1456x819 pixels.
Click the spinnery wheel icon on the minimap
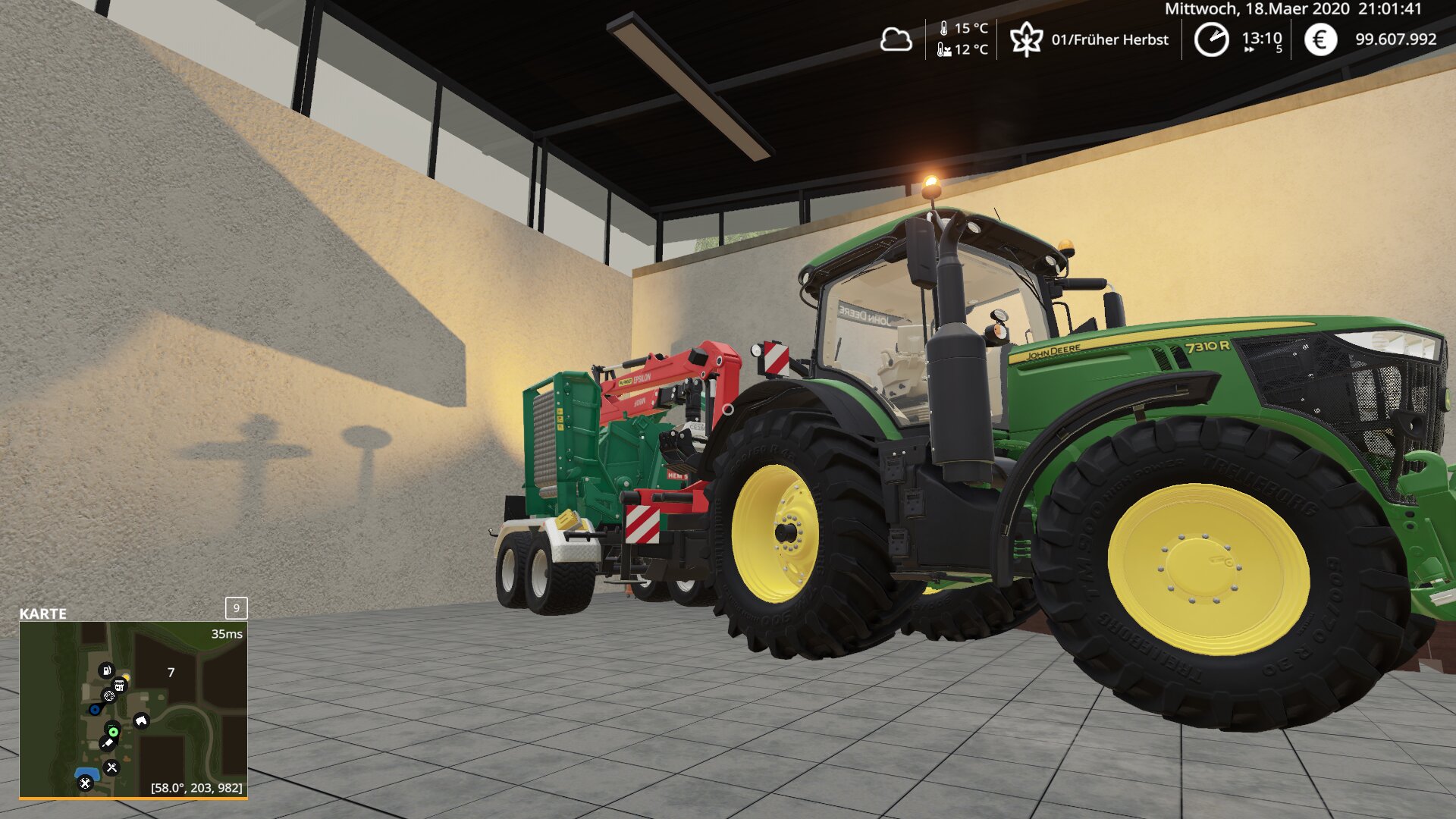(x=109, y=695)
